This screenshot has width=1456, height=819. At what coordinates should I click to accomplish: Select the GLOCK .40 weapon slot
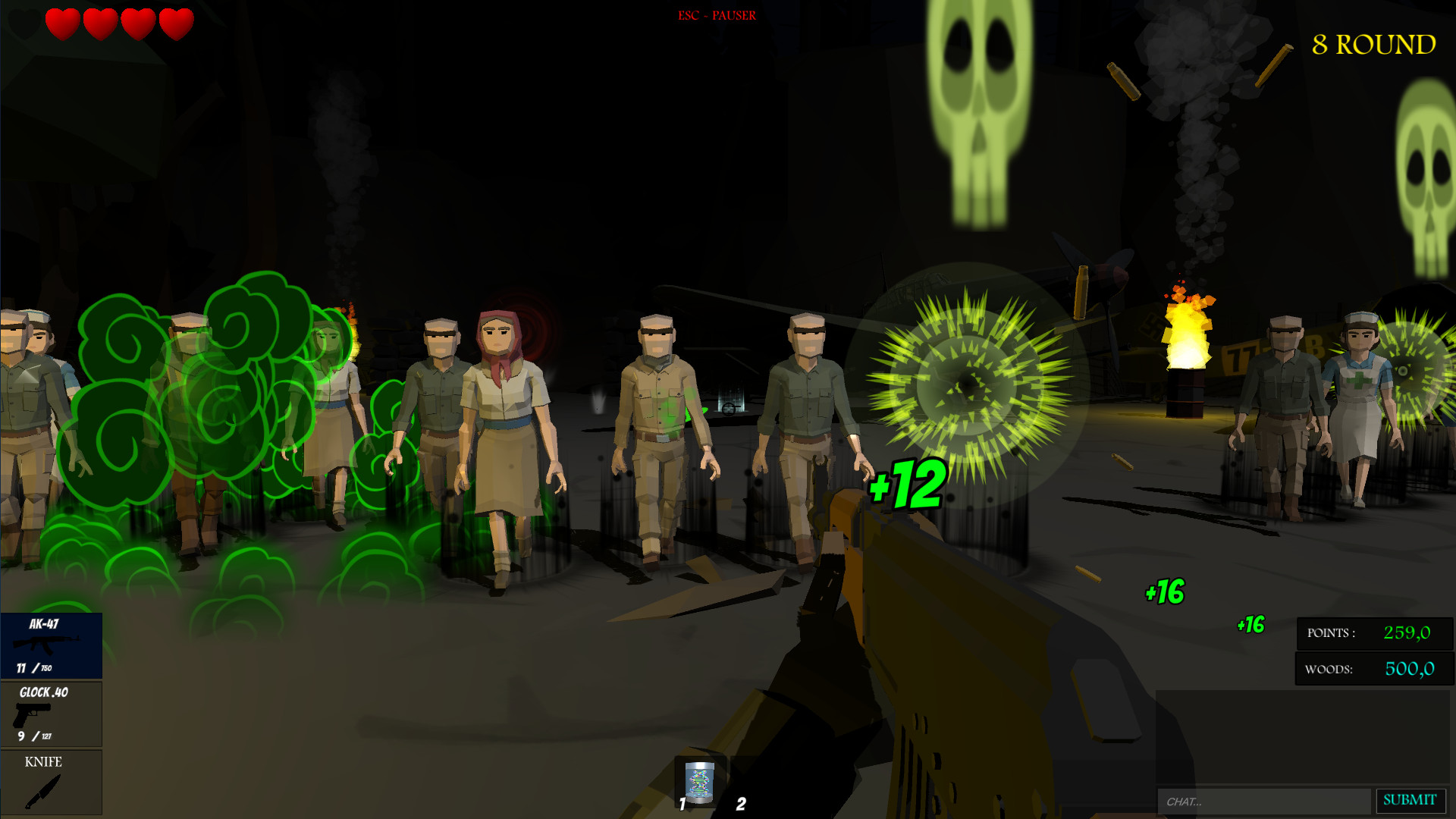tap(51, 713)
